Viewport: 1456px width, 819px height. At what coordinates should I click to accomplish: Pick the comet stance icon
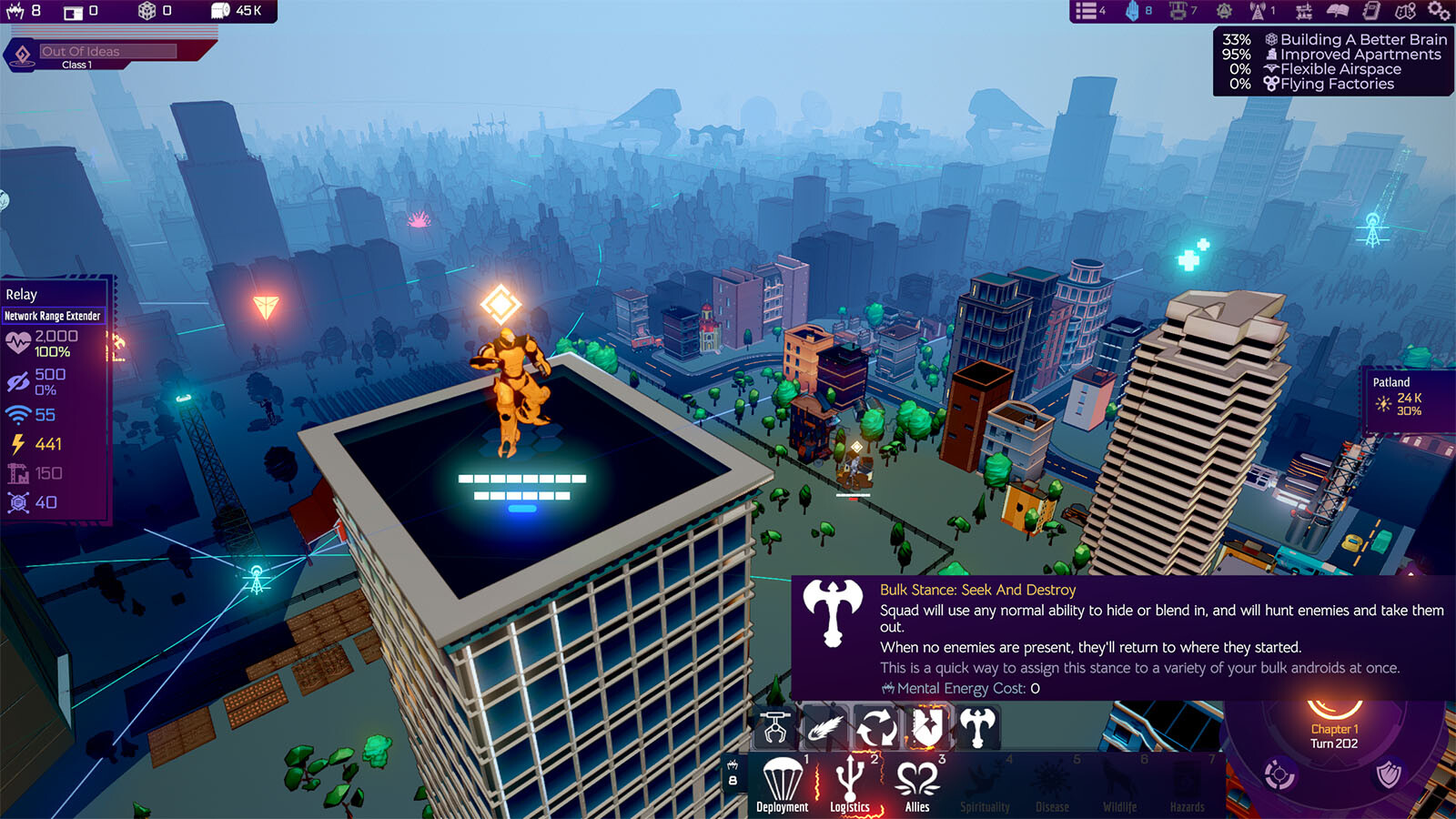(826, 727)
